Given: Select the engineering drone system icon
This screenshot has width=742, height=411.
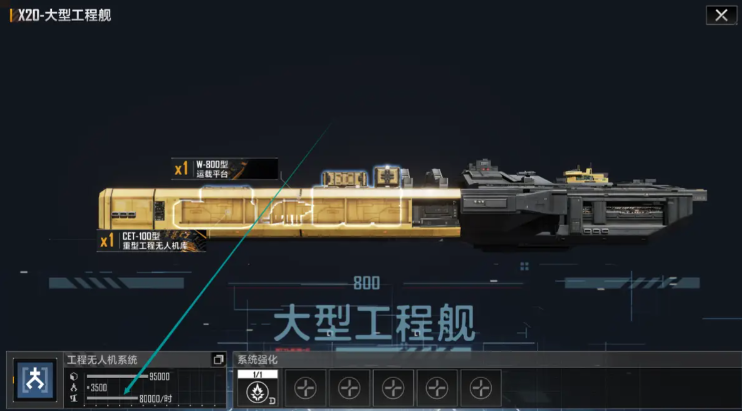Looking at the screenshot, I should (35, 382).
